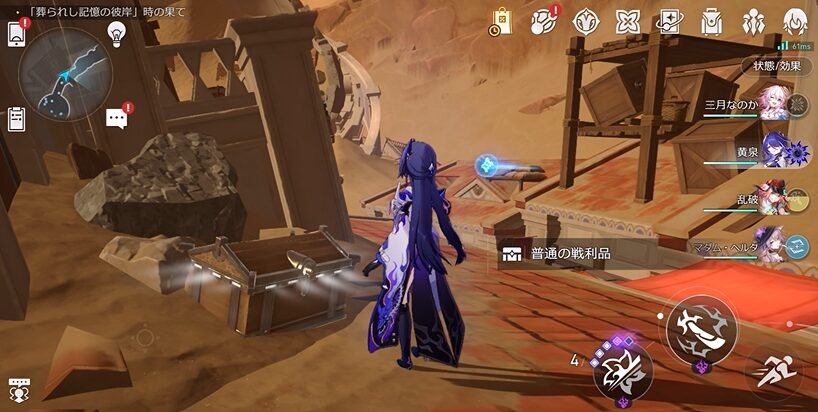This screenshot has height=412, width=818.
Task: Open the event icon with red alert
Action: 544,21
